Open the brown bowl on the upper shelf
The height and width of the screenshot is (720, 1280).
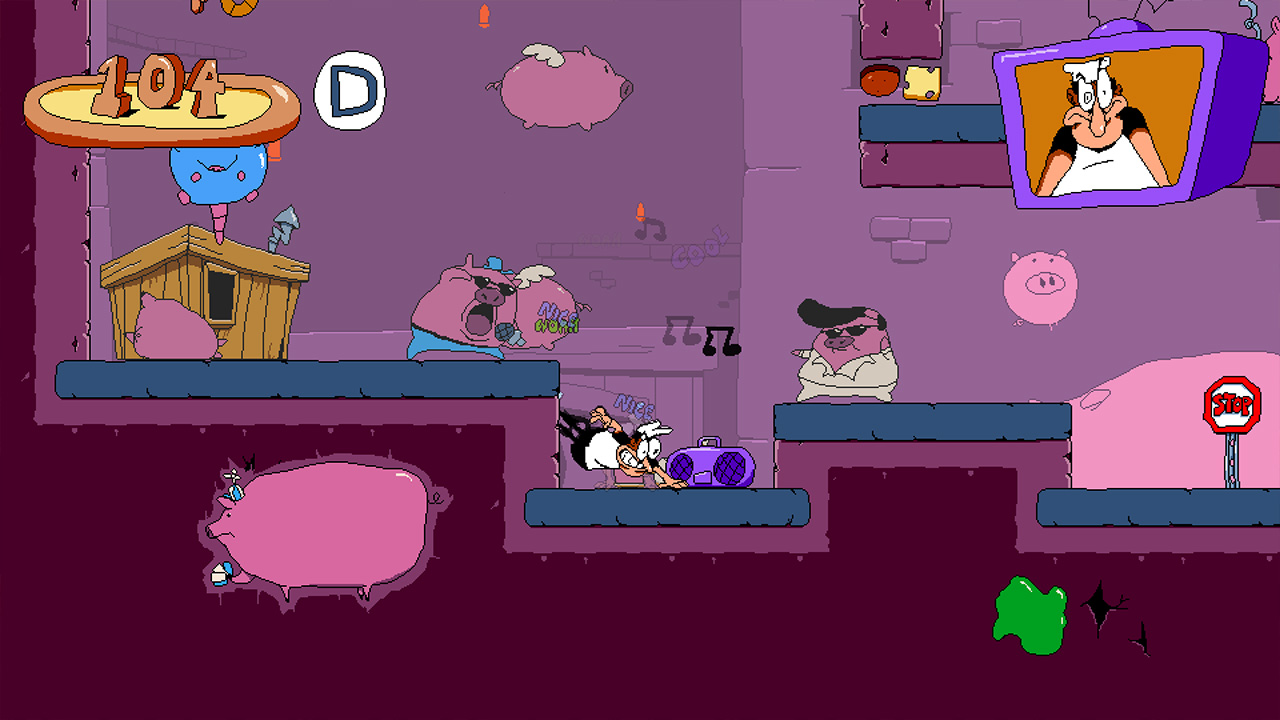pos(879,80)
